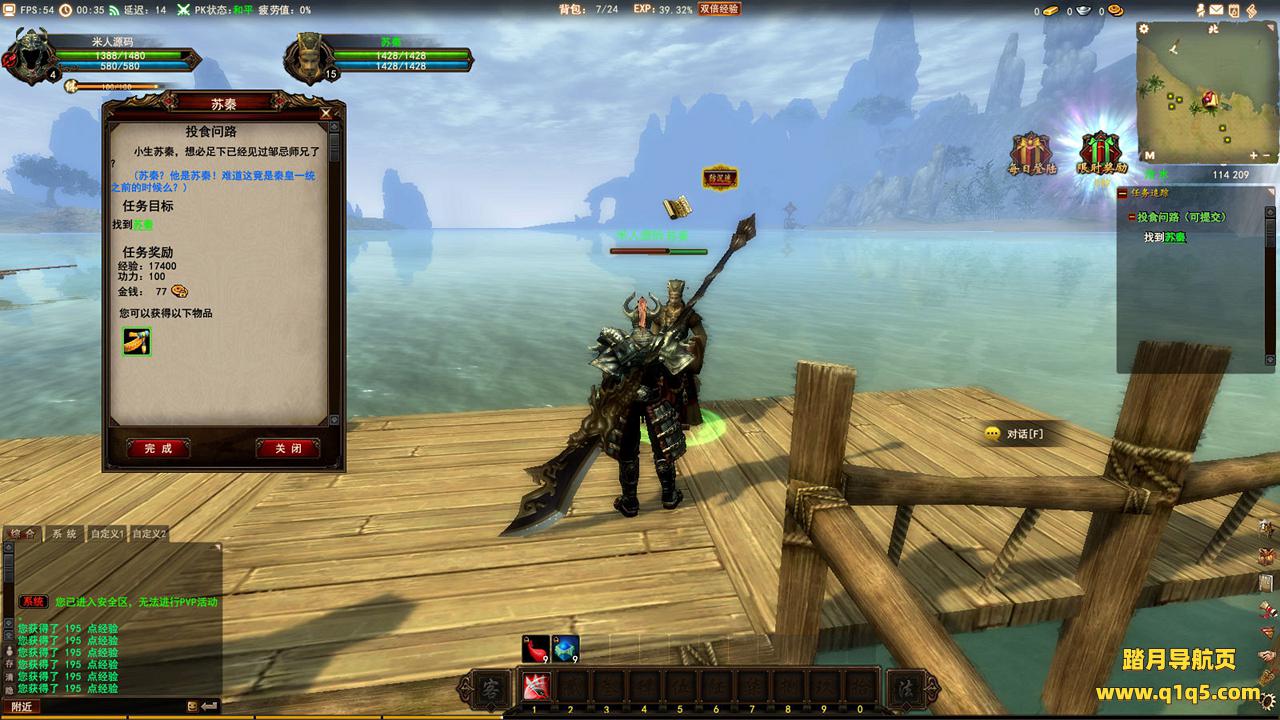Open the world map via the M button
1280x720 pixels.
click(x=1149, y=155)
